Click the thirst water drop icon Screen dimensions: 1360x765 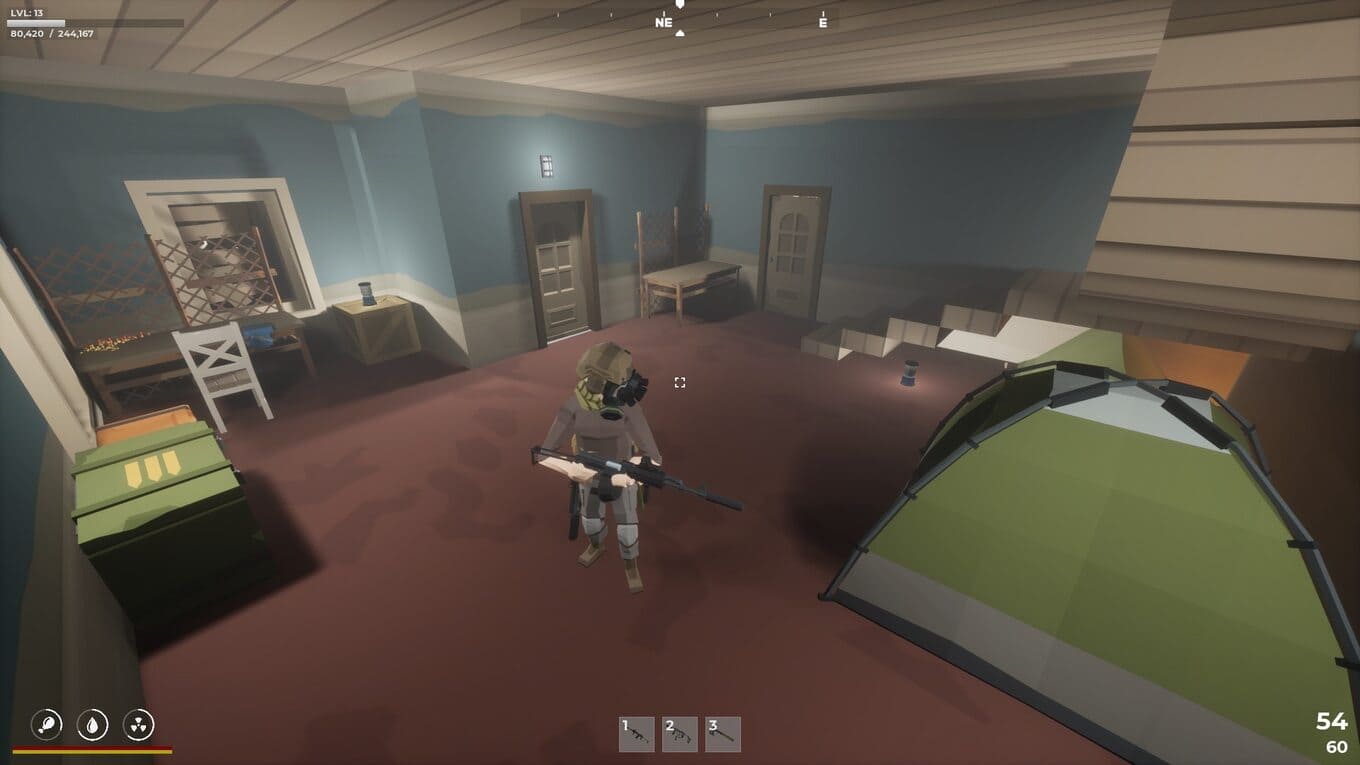pyautogui.click(x=93, y=723)
